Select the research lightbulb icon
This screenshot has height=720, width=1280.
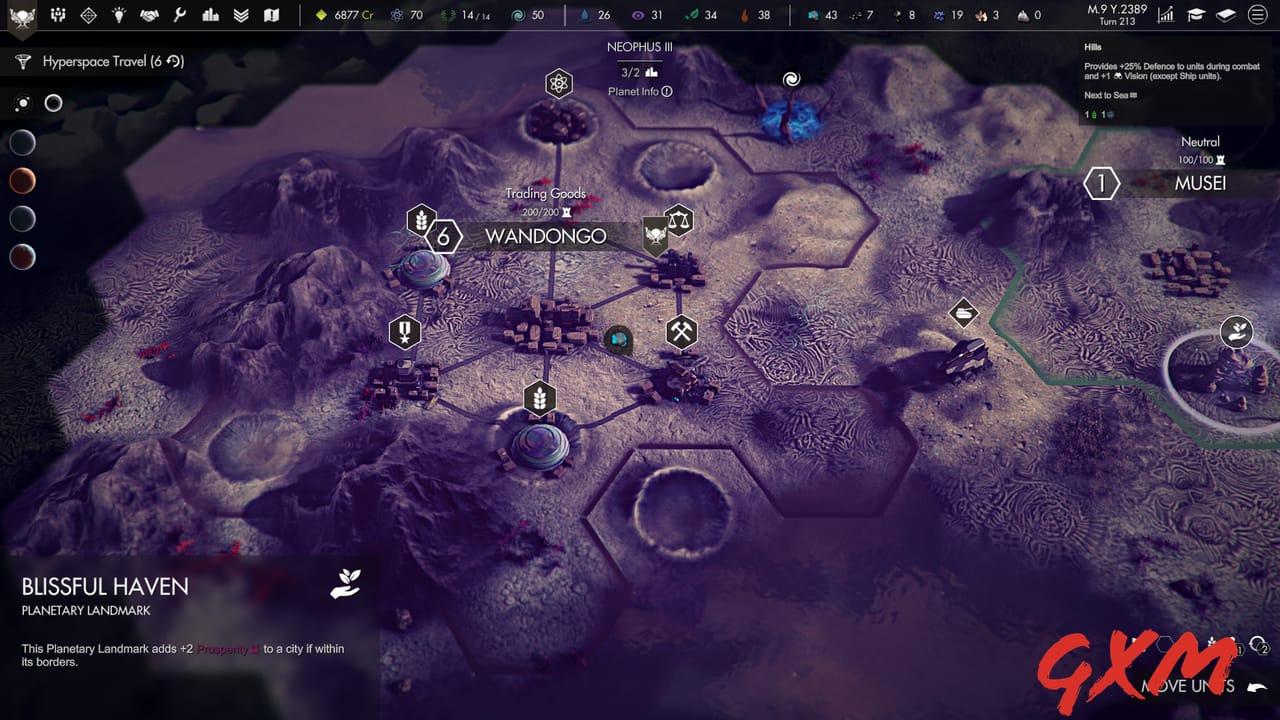click(120, 15)
